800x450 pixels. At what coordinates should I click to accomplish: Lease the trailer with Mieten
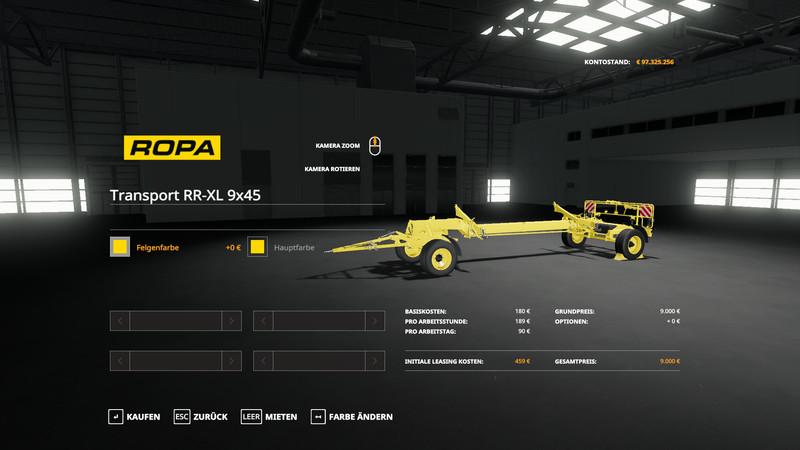269,416
